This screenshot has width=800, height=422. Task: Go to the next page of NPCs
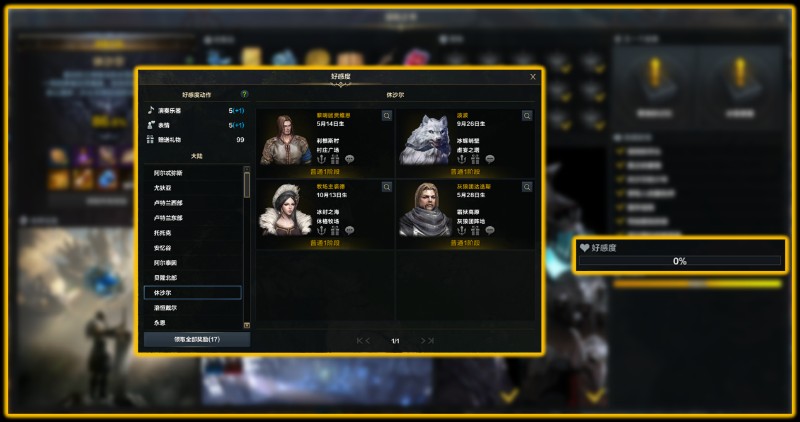coord(423,341)
